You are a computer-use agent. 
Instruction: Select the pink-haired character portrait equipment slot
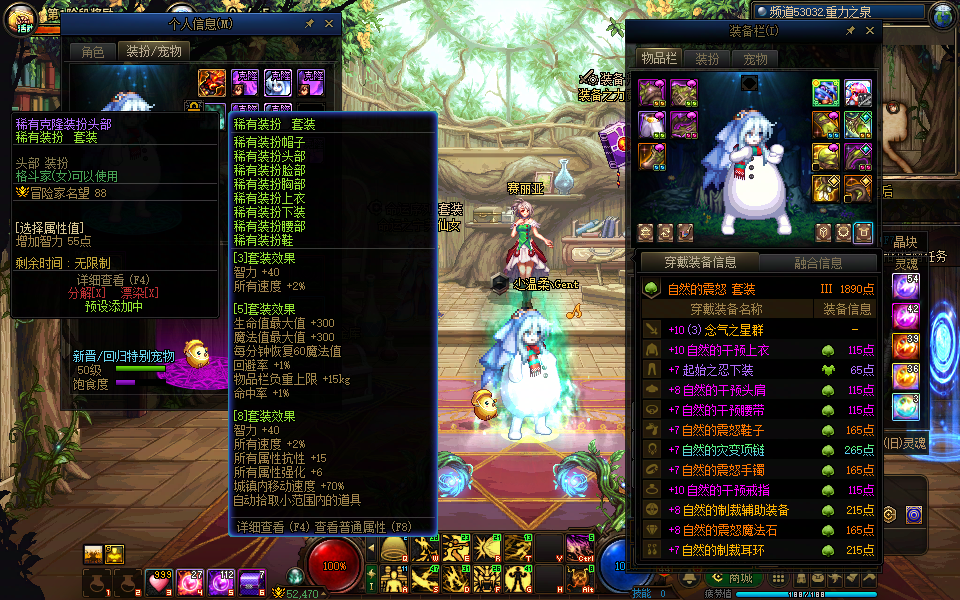click(x=857, y=93)
